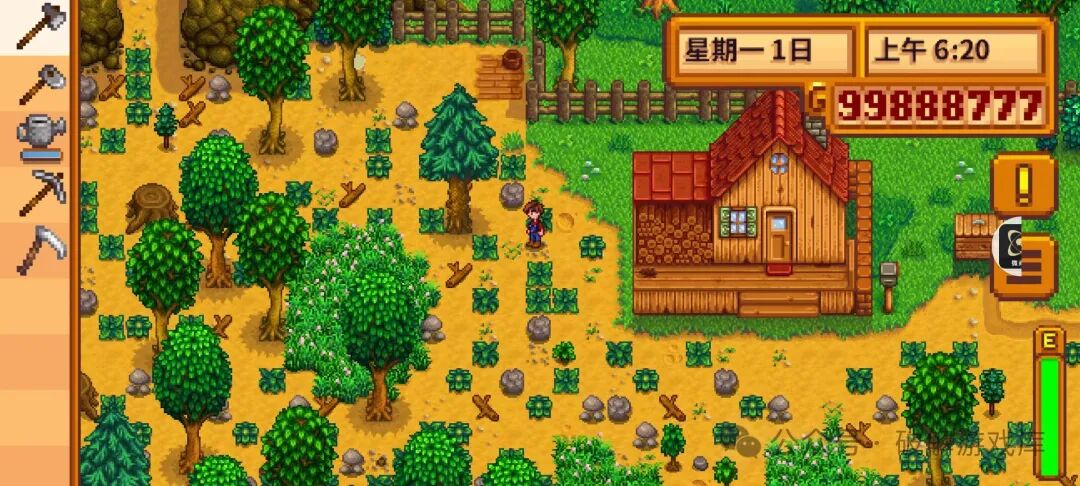Pick the scythe from the toolbar

40,248
